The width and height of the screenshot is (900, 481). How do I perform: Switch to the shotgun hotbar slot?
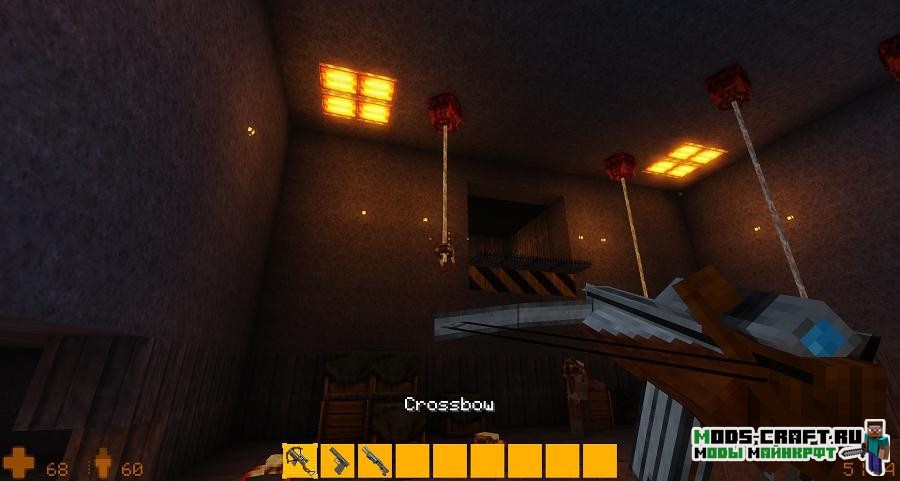375,461
